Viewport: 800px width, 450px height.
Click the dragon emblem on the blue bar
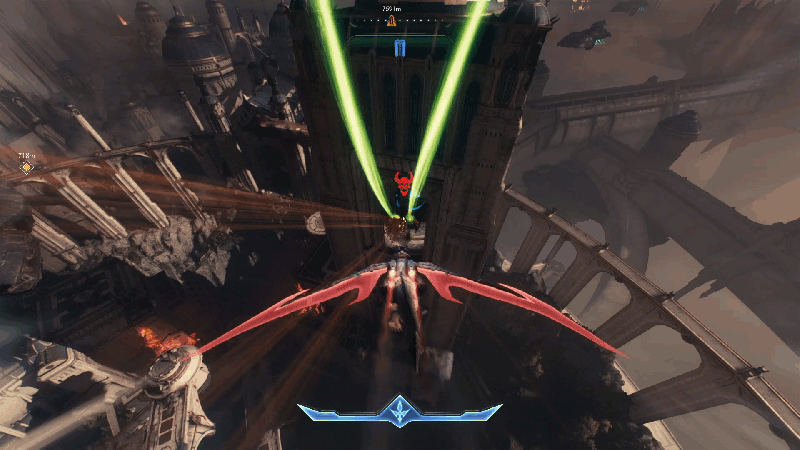point(399,410)
